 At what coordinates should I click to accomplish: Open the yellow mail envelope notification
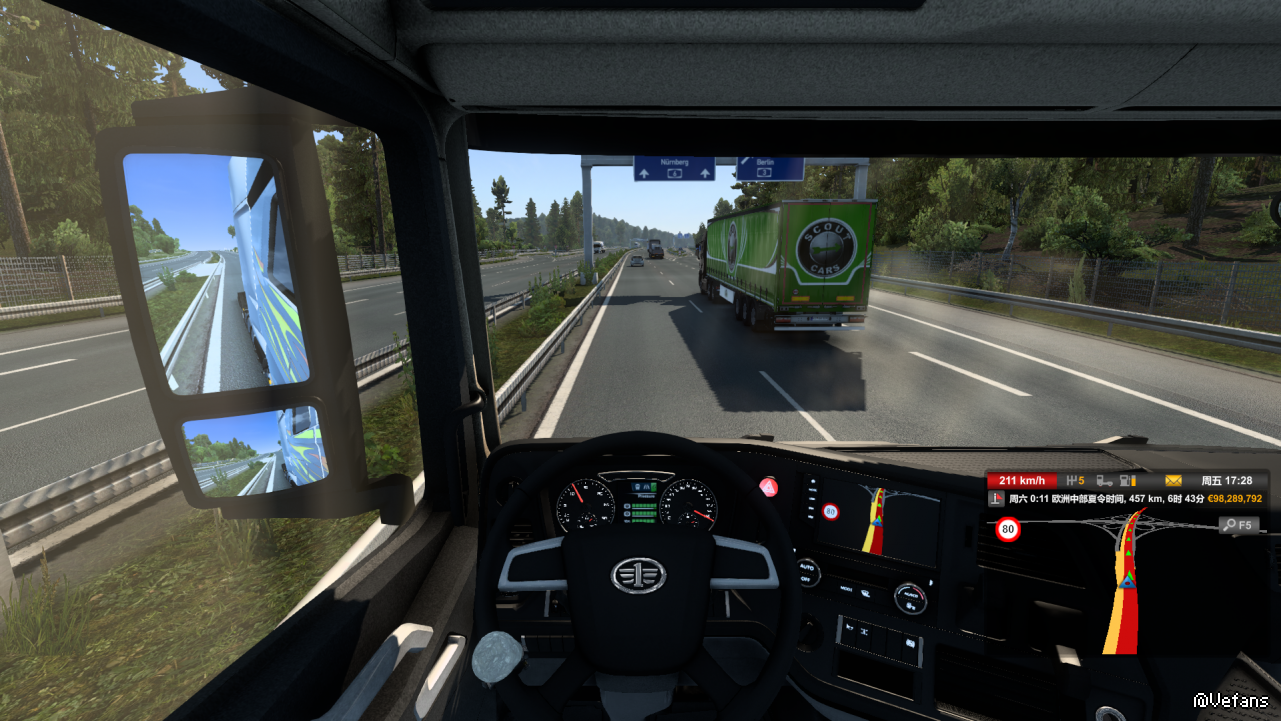(x=1173, y=481)
